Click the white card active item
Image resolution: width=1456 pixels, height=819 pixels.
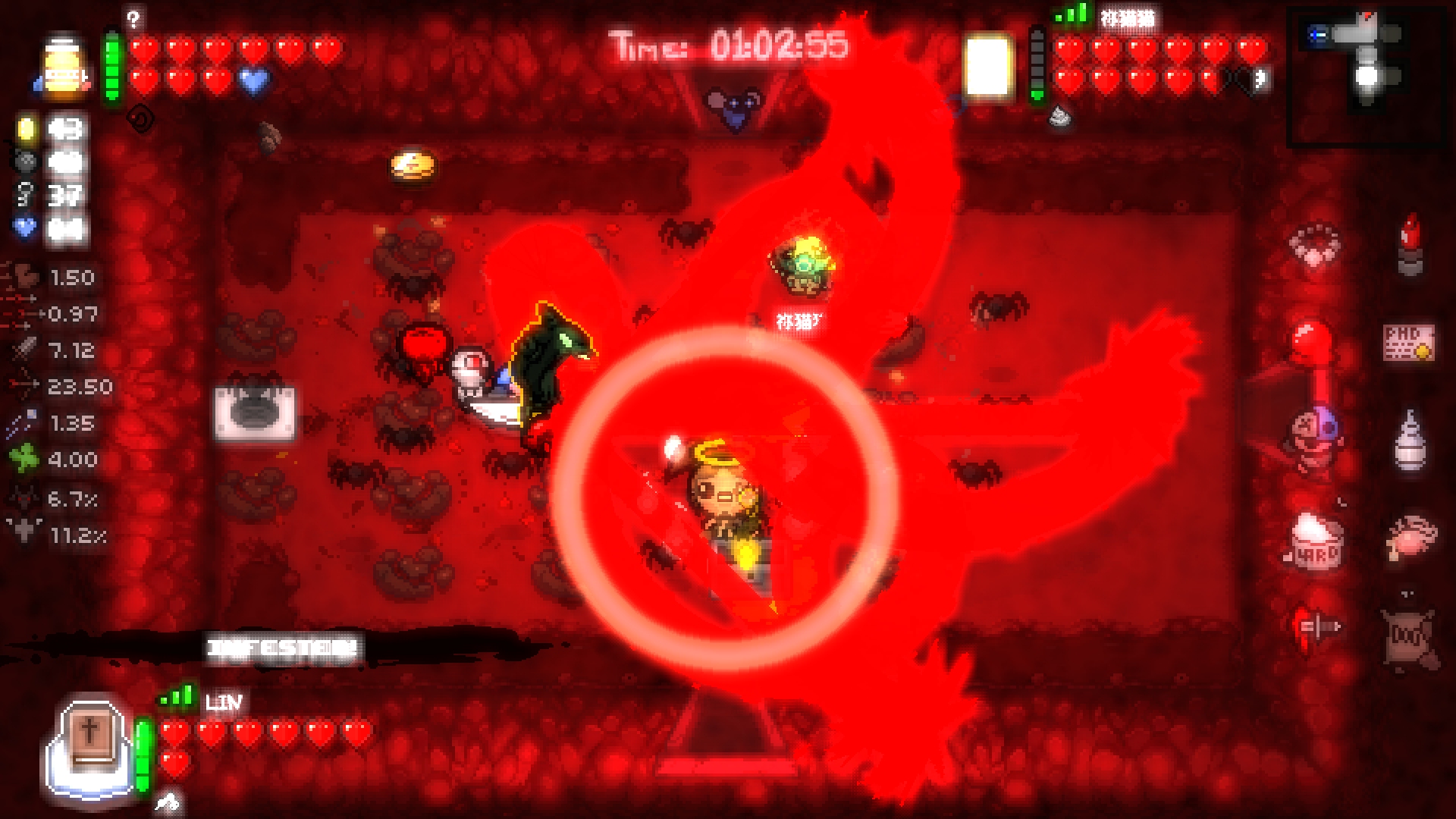pyautogui.click(x=987, y=67)
